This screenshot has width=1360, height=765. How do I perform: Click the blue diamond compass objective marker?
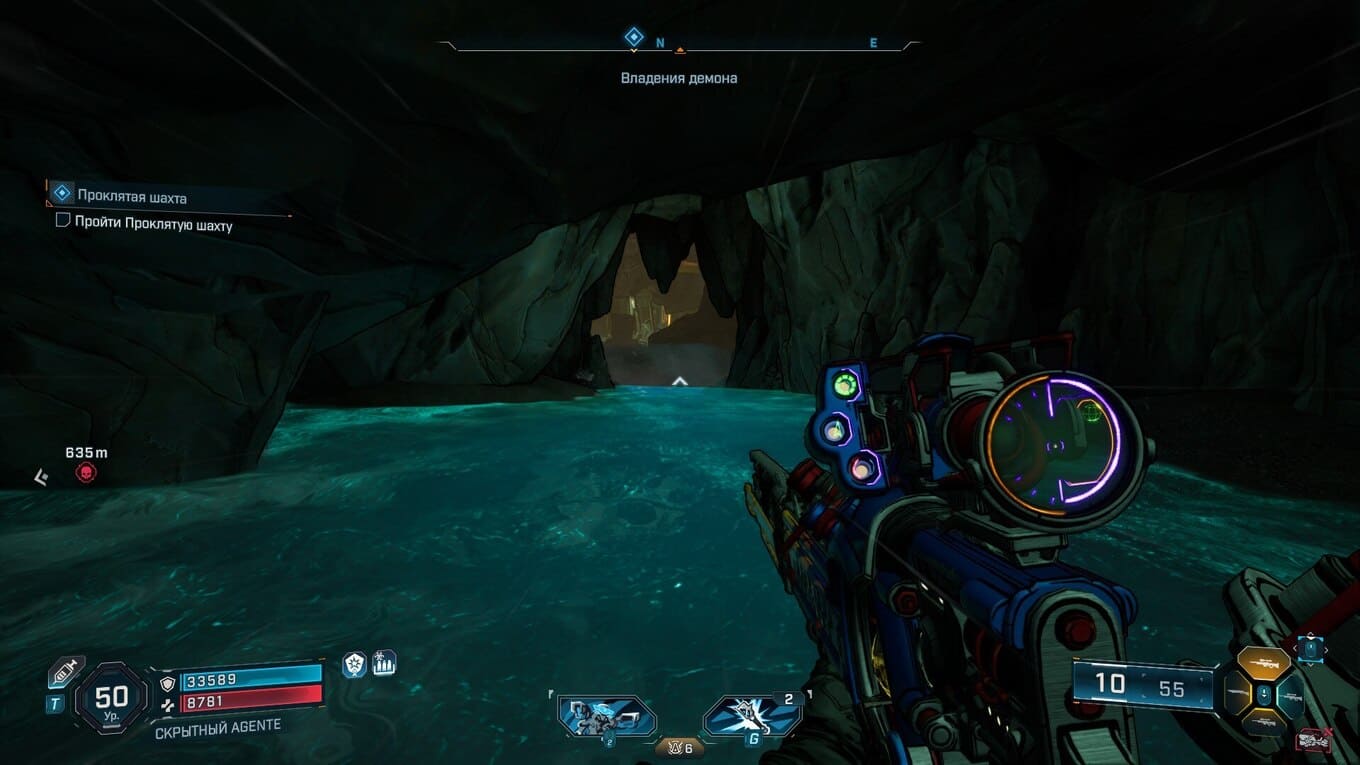point(632,37)
